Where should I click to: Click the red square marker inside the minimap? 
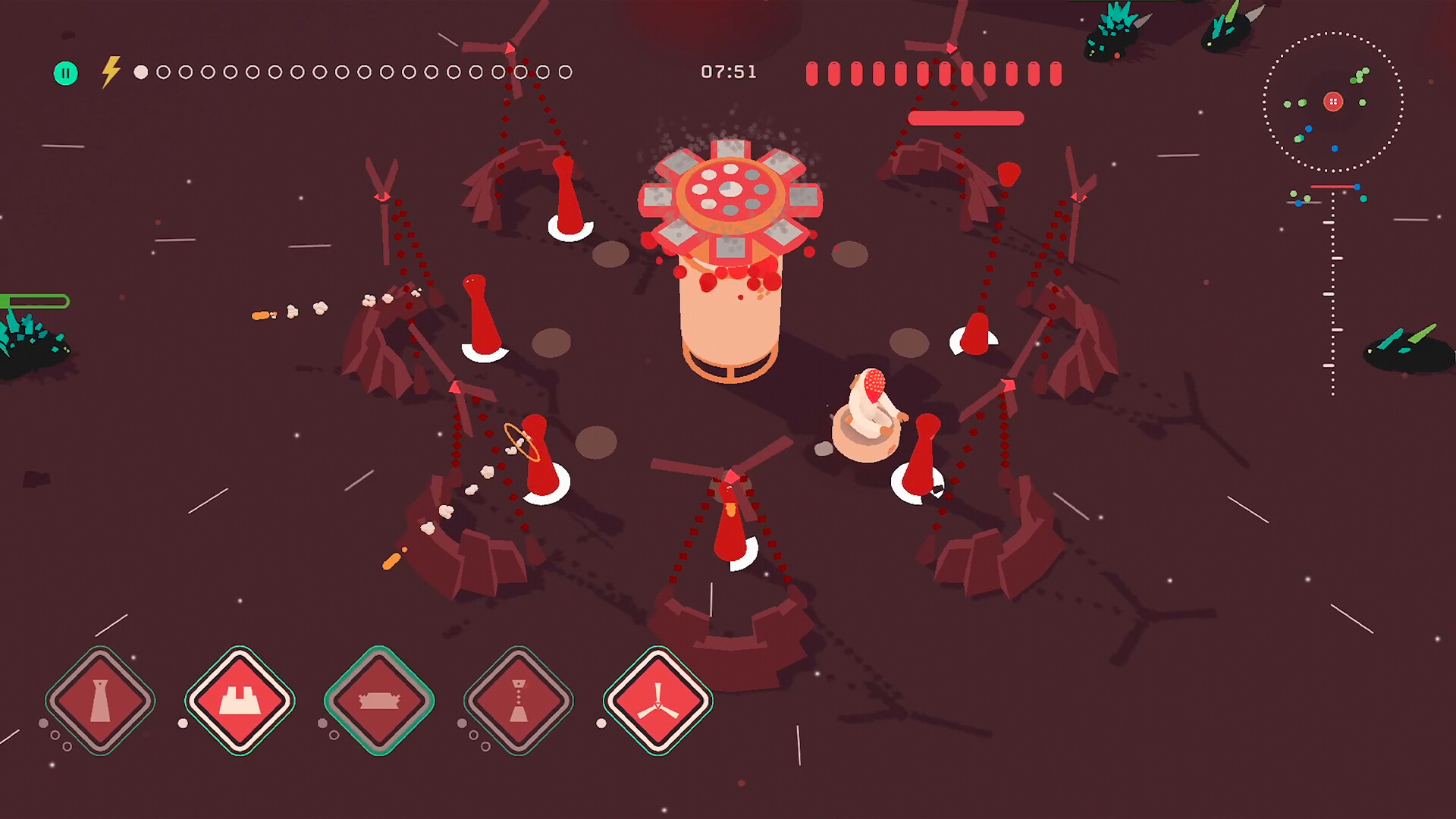(x=1333, y=101)
